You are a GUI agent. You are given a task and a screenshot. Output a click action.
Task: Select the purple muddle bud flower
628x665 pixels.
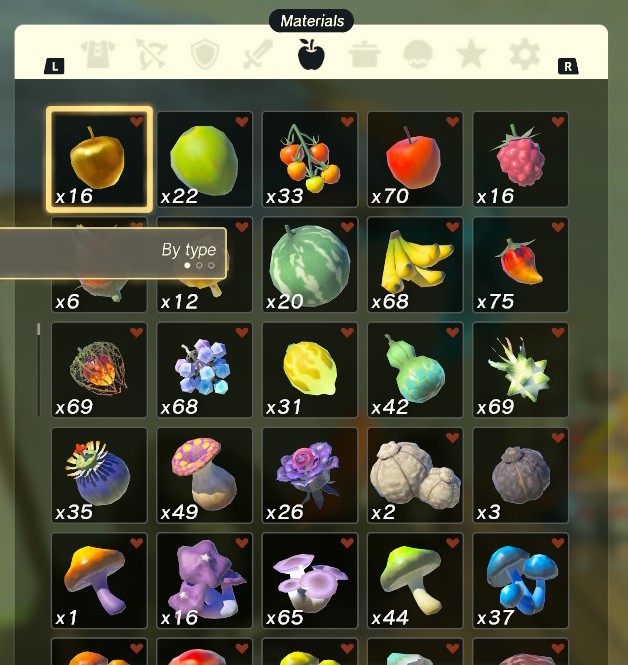pyautogui.click(x=310, y=476)
